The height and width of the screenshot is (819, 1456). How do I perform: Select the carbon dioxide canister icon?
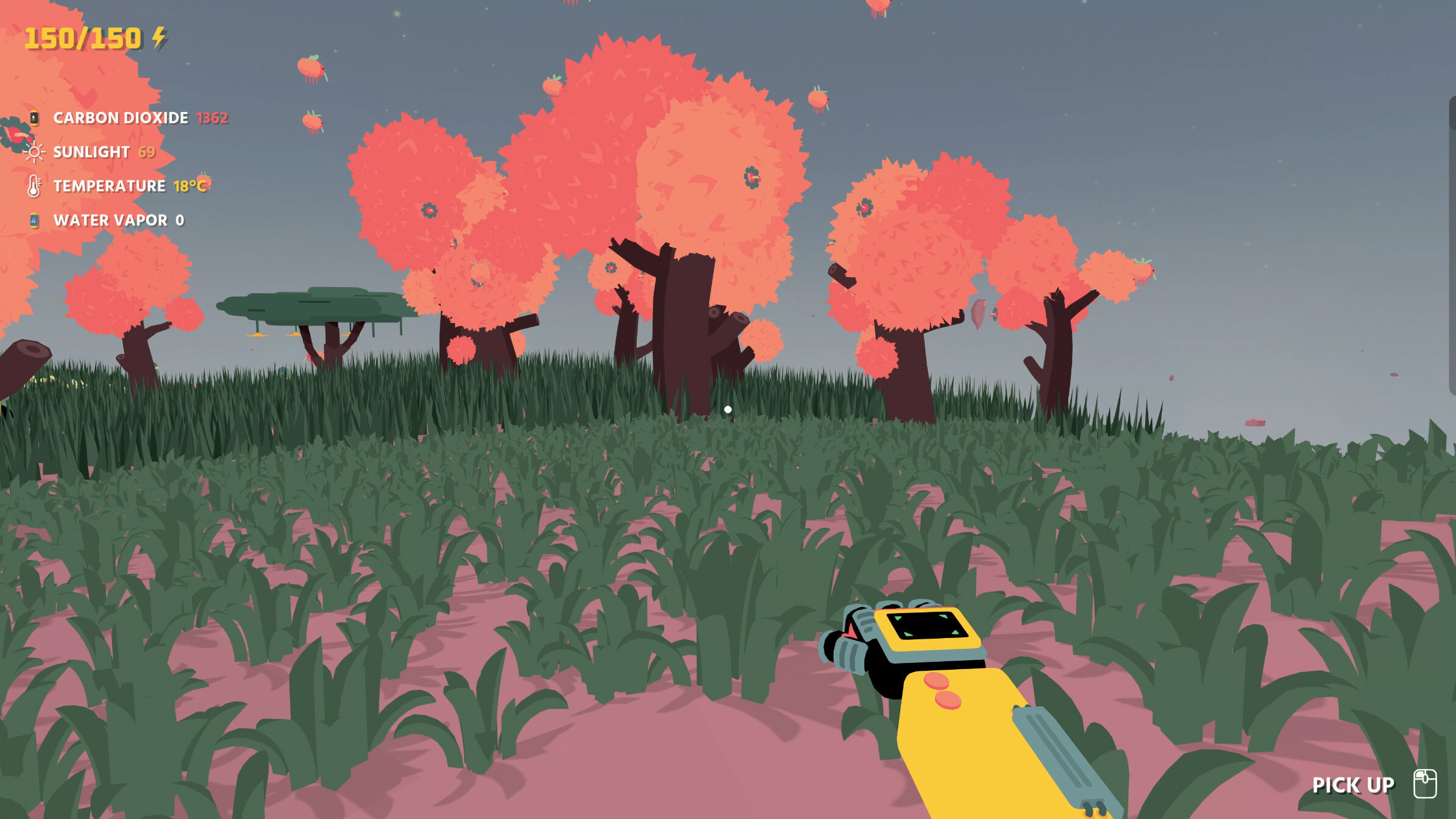pyautogui.click(x=34, y=117)
